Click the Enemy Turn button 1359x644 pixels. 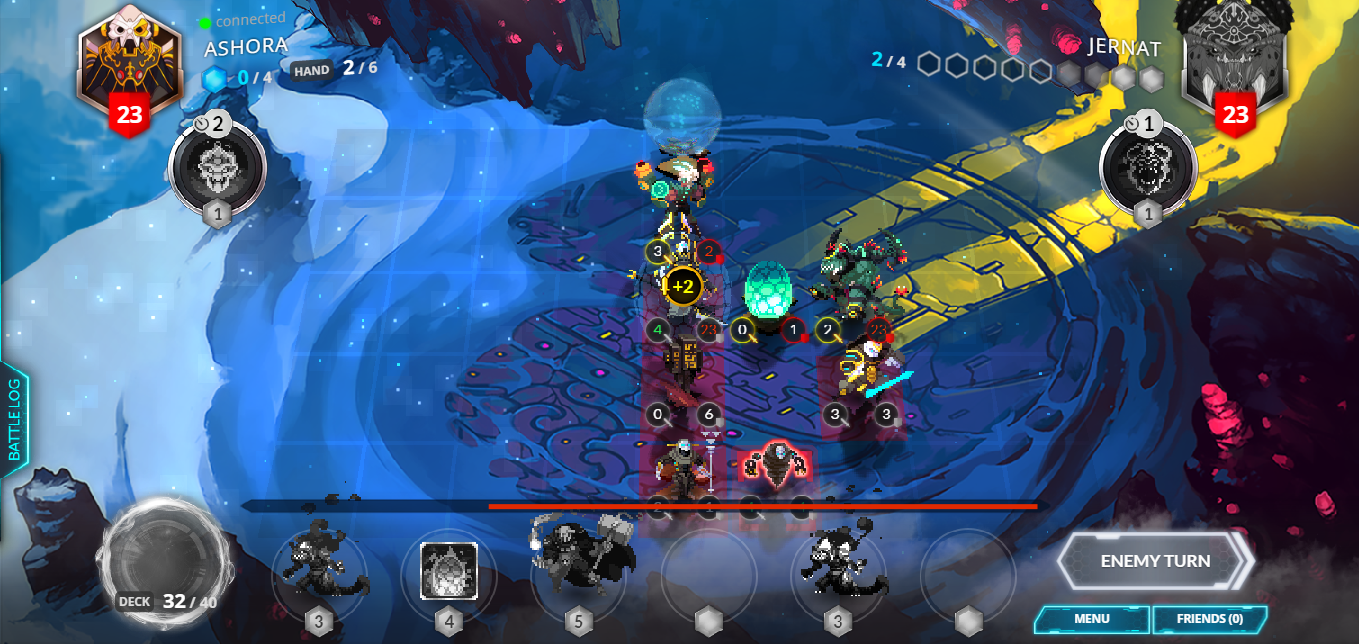coord(1154,561)
